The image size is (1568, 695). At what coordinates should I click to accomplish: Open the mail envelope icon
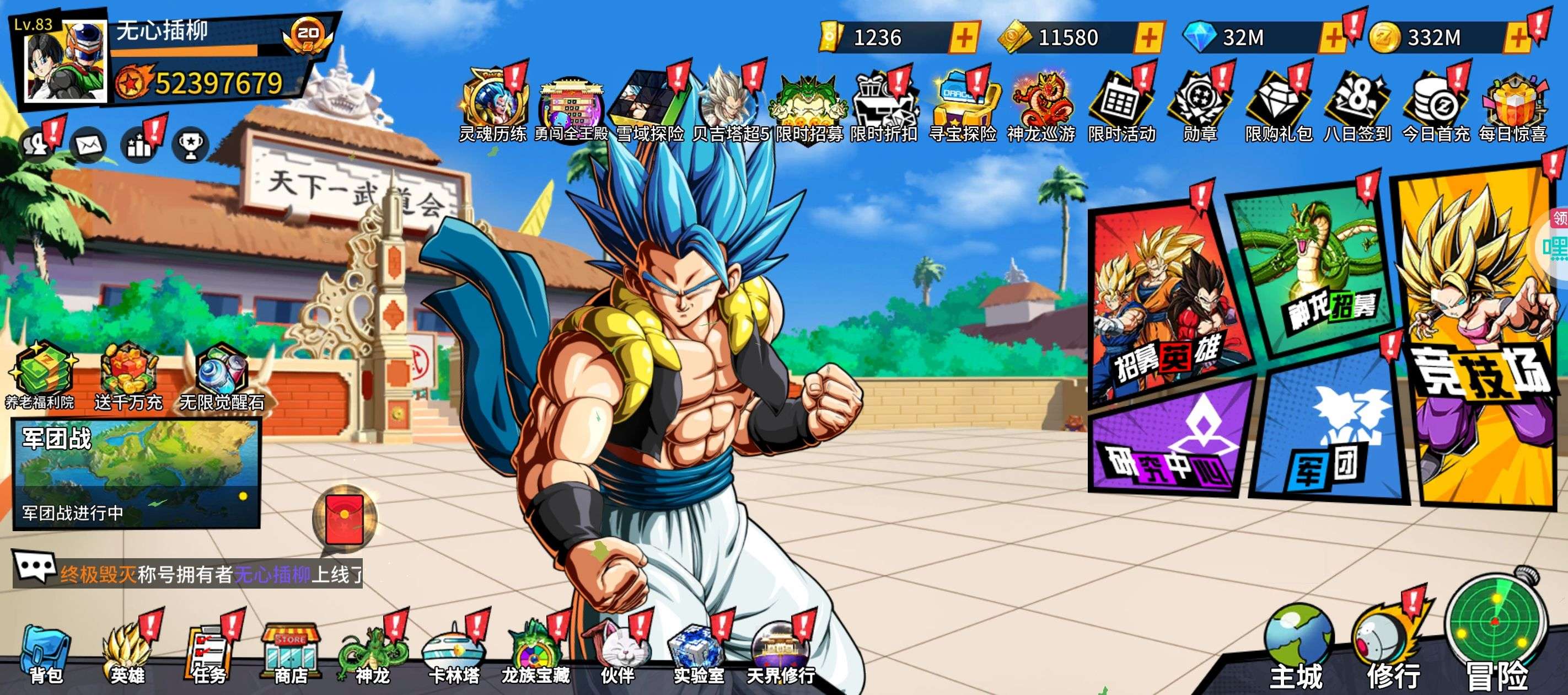[x=89, y=145]
